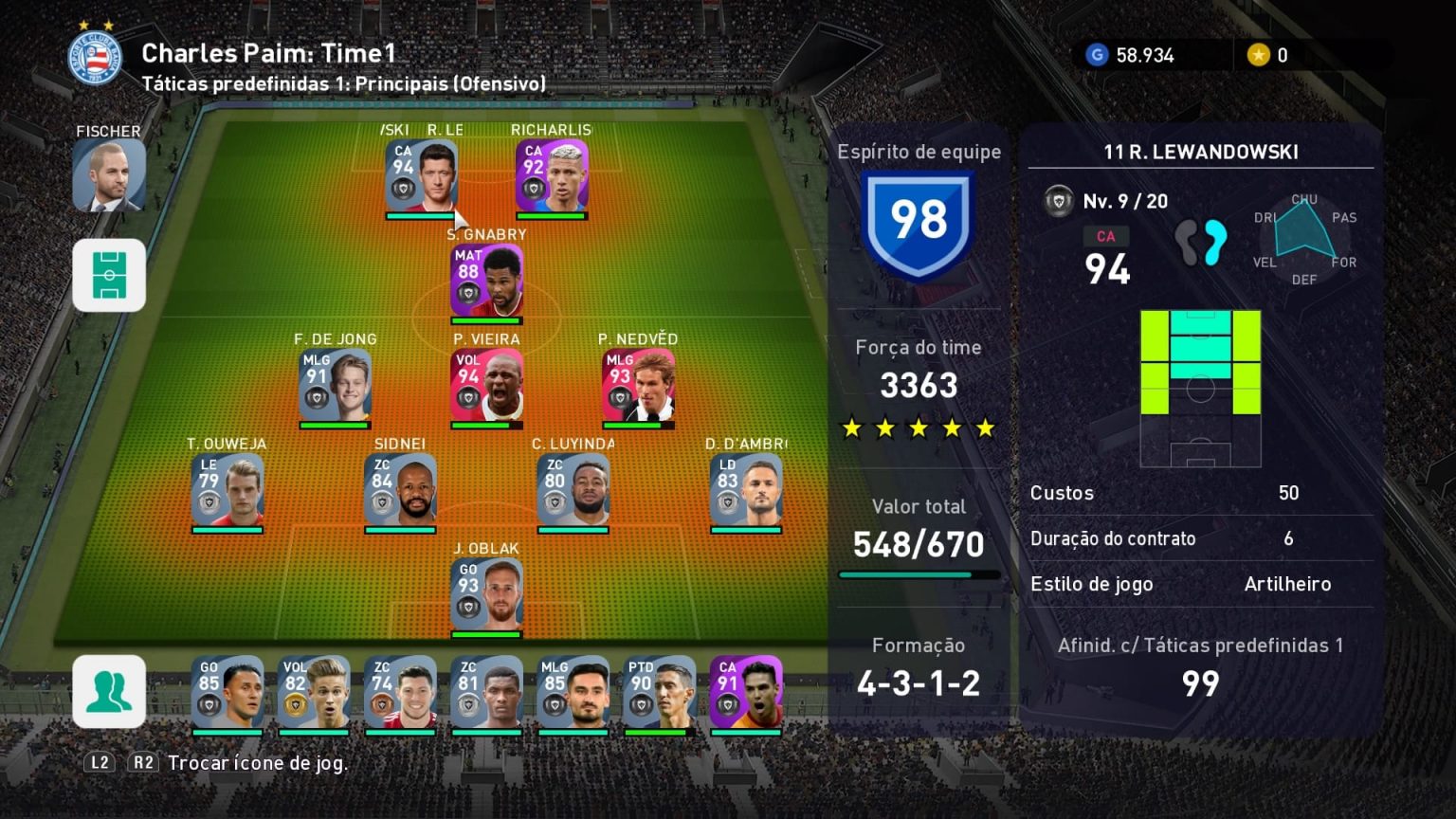The height and width of the screenshot is (819, 1456).
Task: Select the PTD 90 substitute winger
Action: (x=660, y=692)
